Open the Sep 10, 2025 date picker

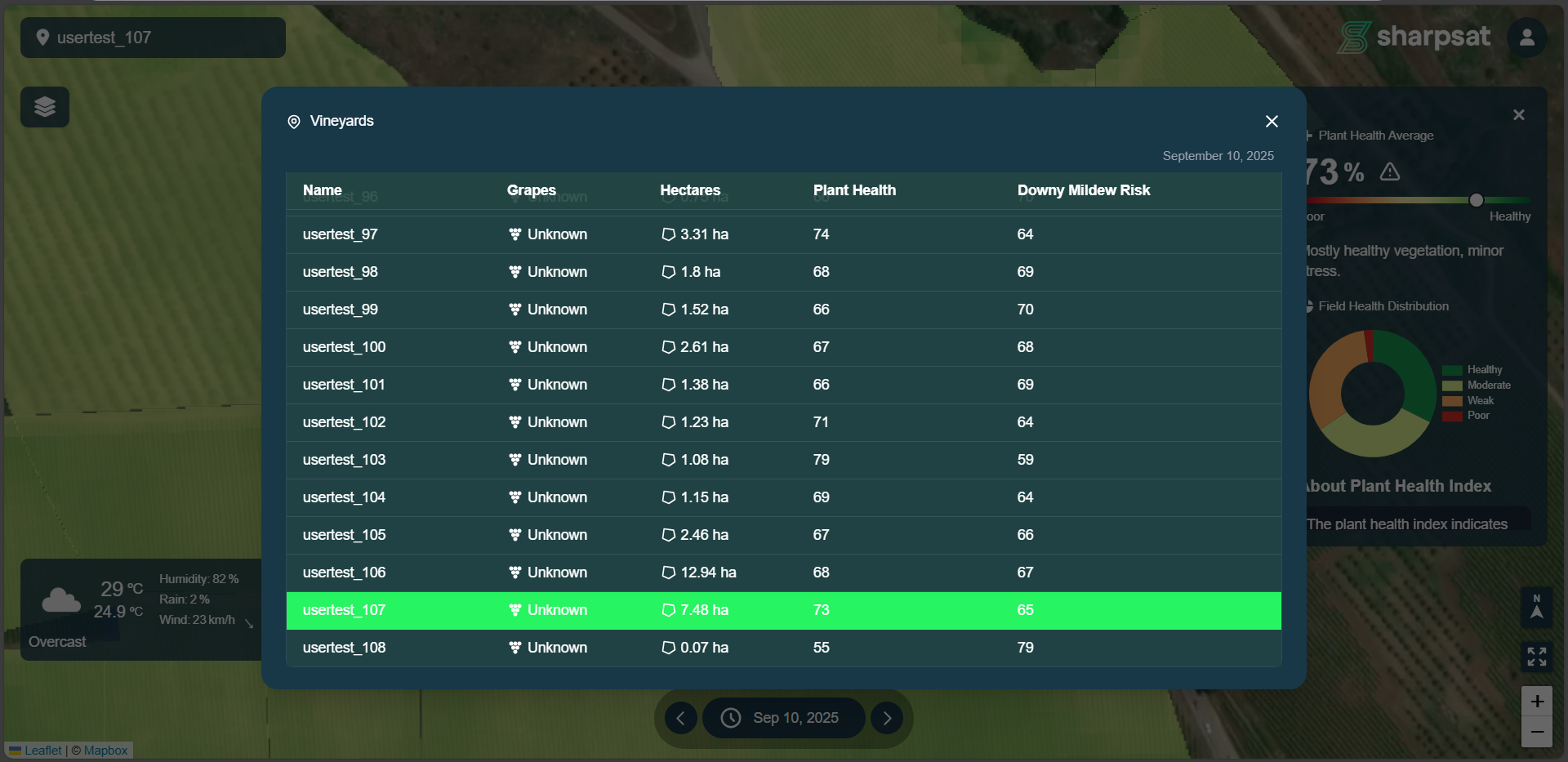tap(783, 718)
